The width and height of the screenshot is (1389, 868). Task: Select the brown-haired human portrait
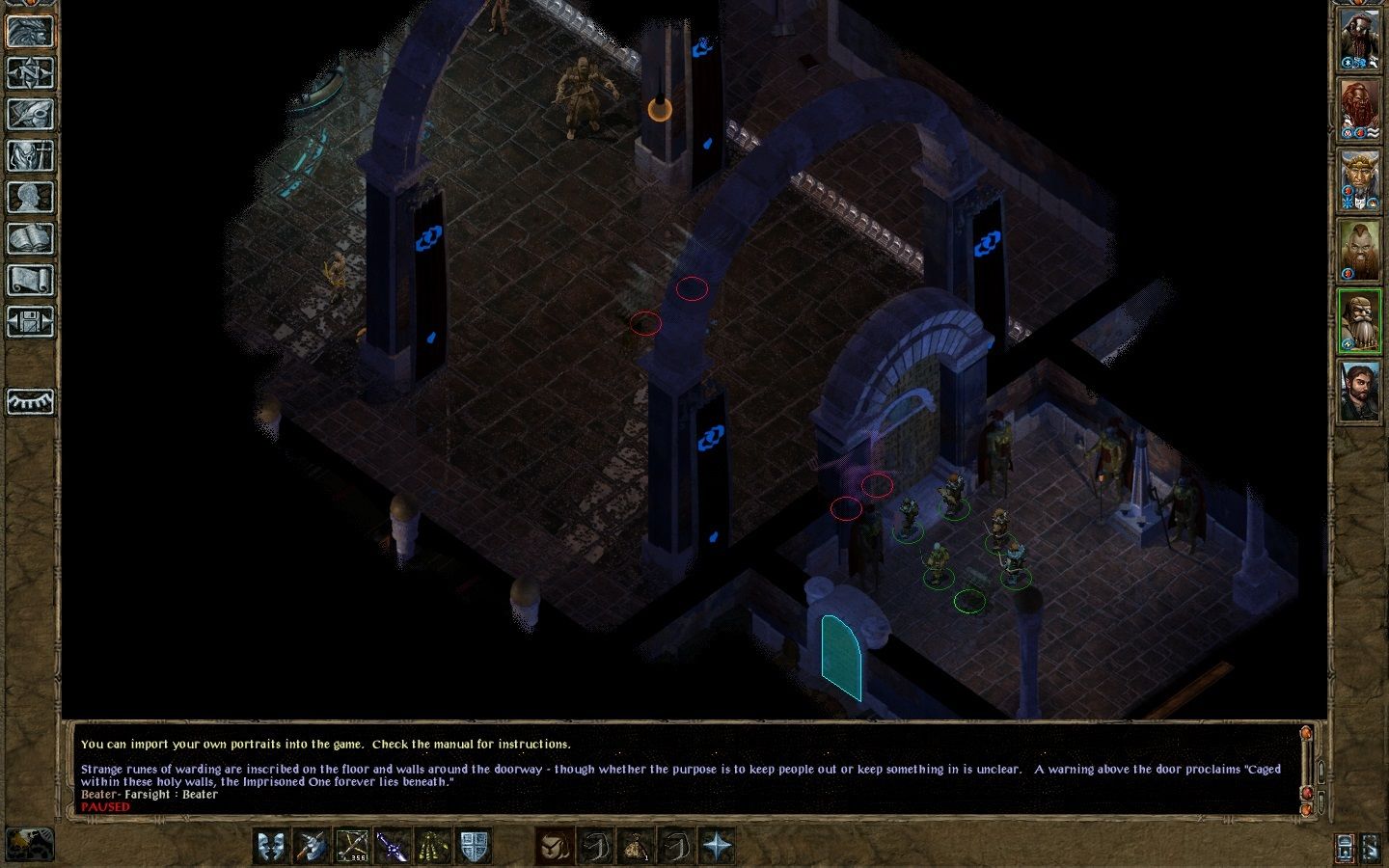pos(1359,391)
